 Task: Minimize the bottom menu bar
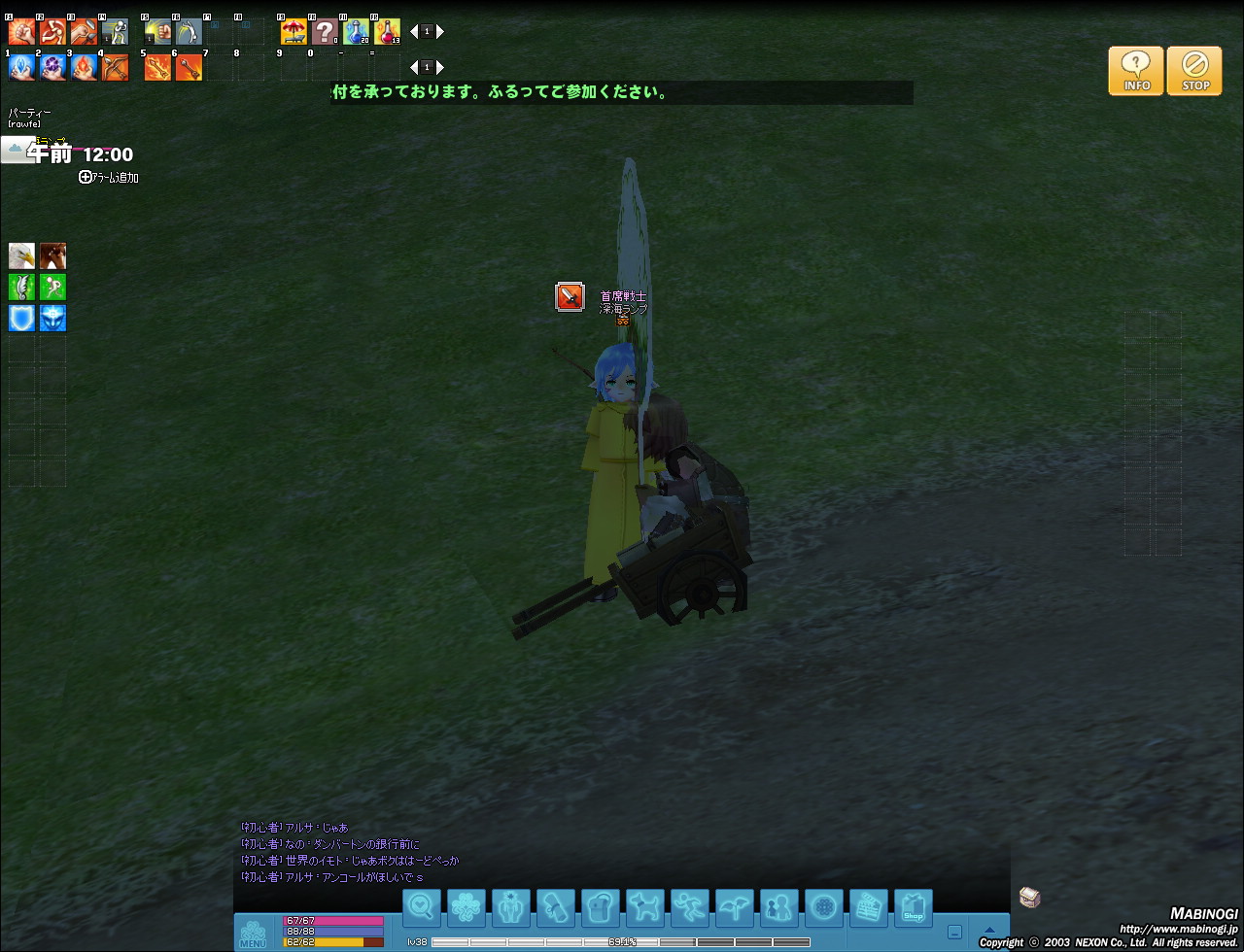[954, 932]
